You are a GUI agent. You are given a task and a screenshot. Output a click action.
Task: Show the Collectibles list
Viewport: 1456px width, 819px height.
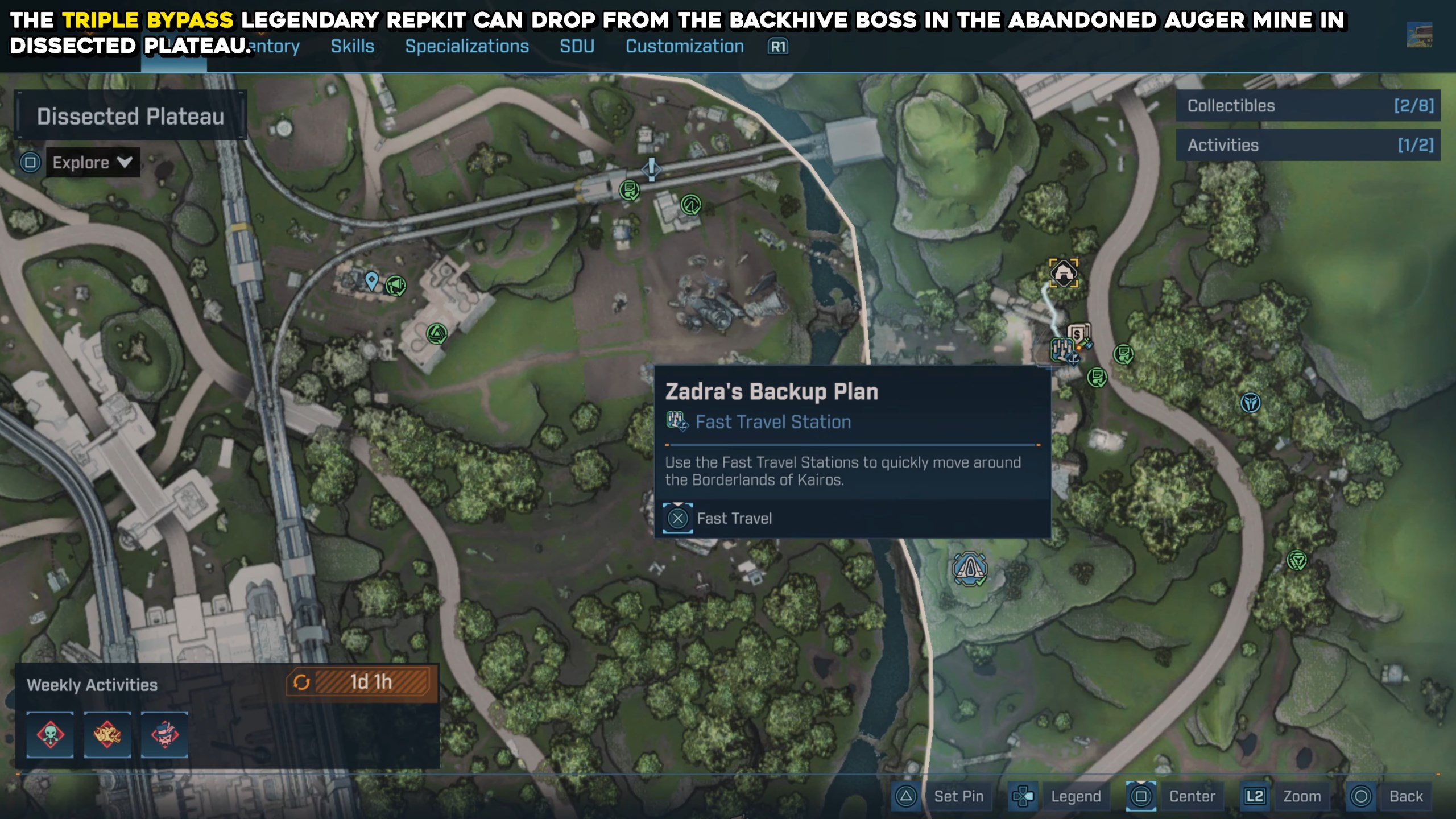click(1308, 106)
